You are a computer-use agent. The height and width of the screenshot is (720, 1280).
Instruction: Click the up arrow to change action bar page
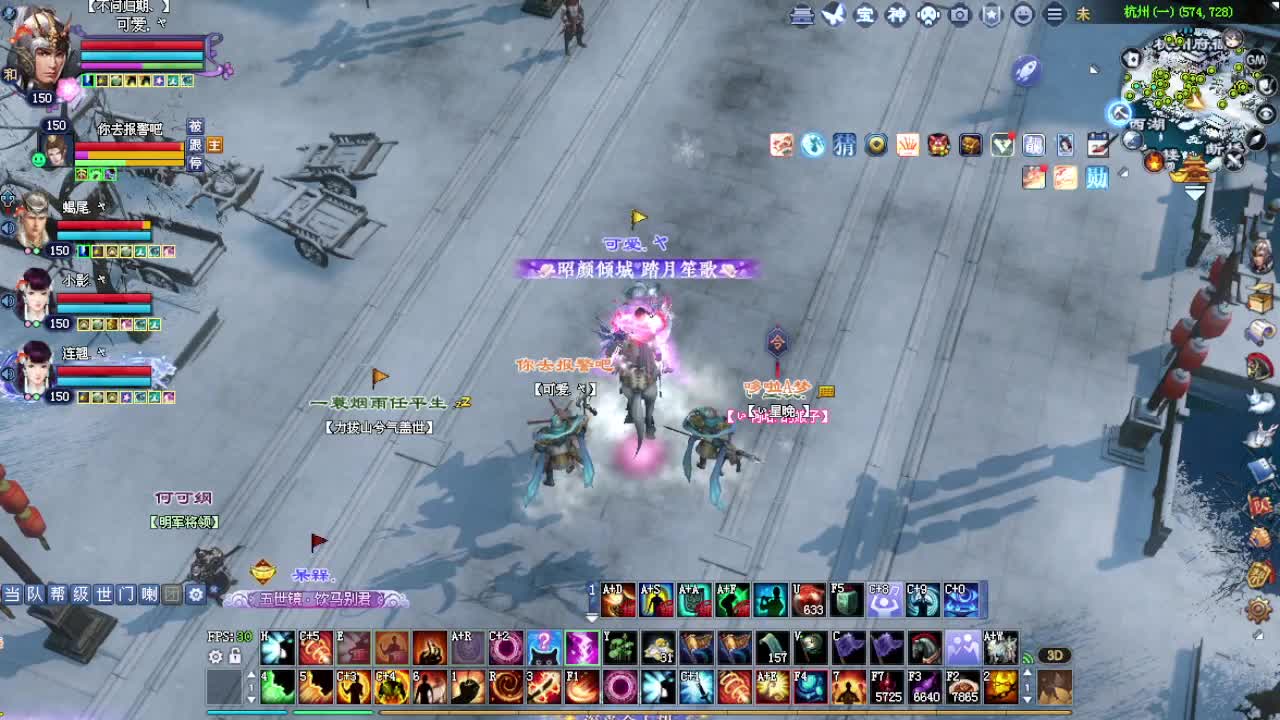click(251, 675)
